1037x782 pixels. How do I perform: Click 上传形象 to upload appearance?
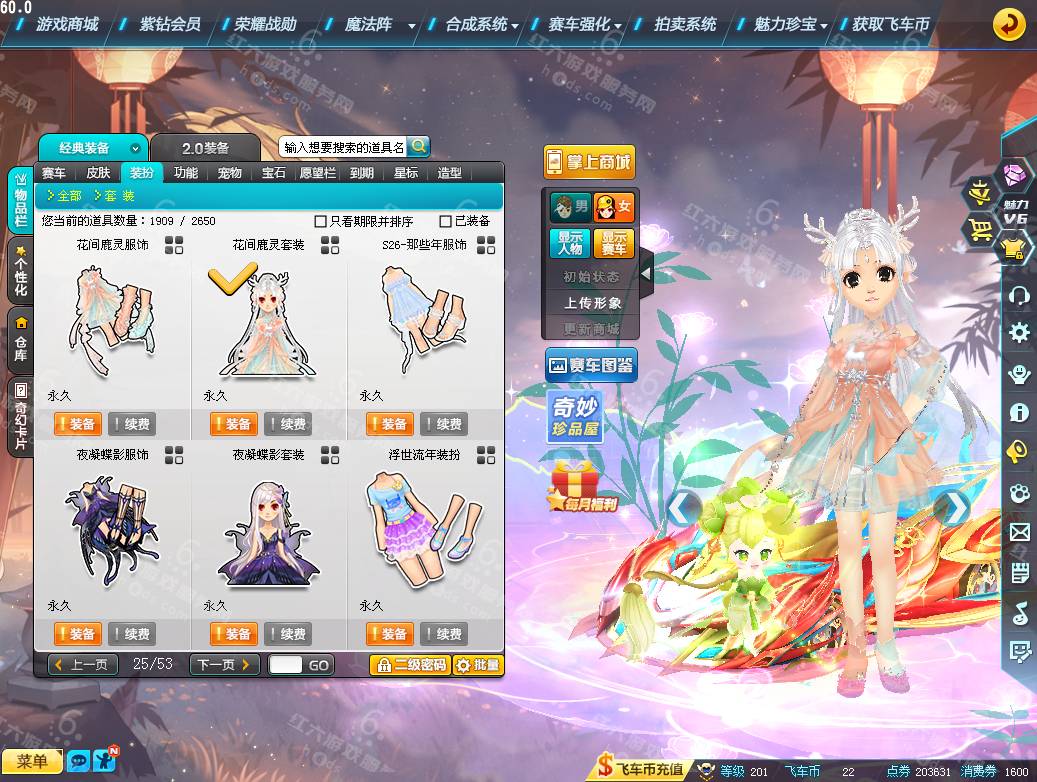(x=593, y=302)
